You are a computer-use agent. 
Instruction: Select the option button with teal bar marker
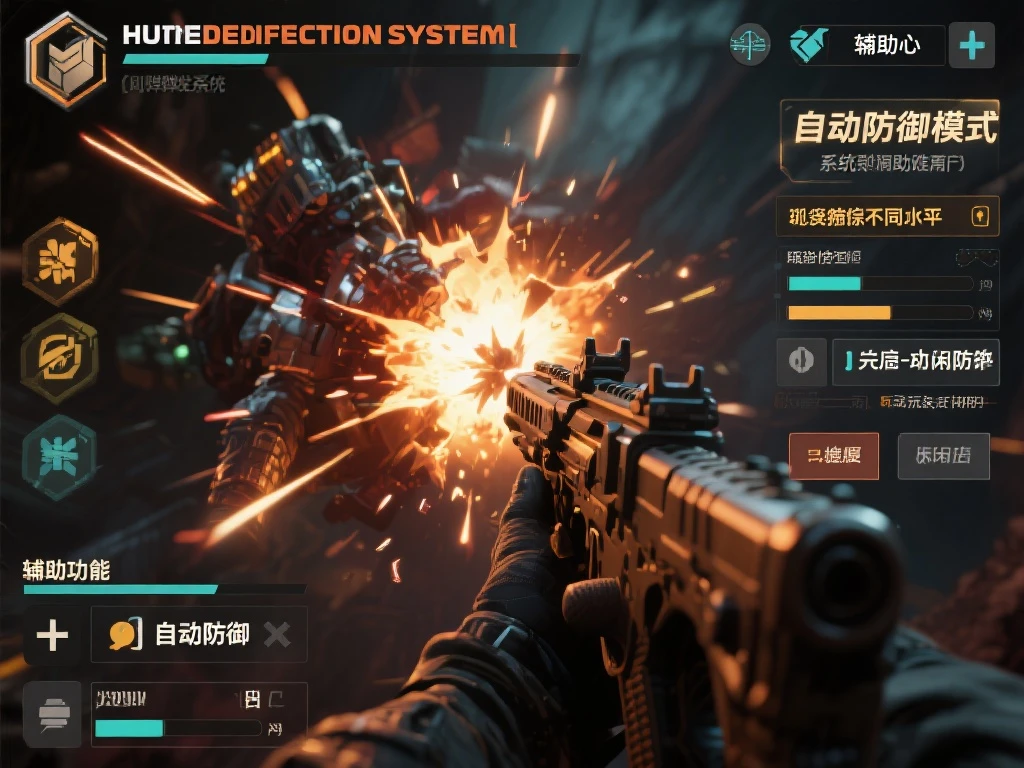click(915, 361)
